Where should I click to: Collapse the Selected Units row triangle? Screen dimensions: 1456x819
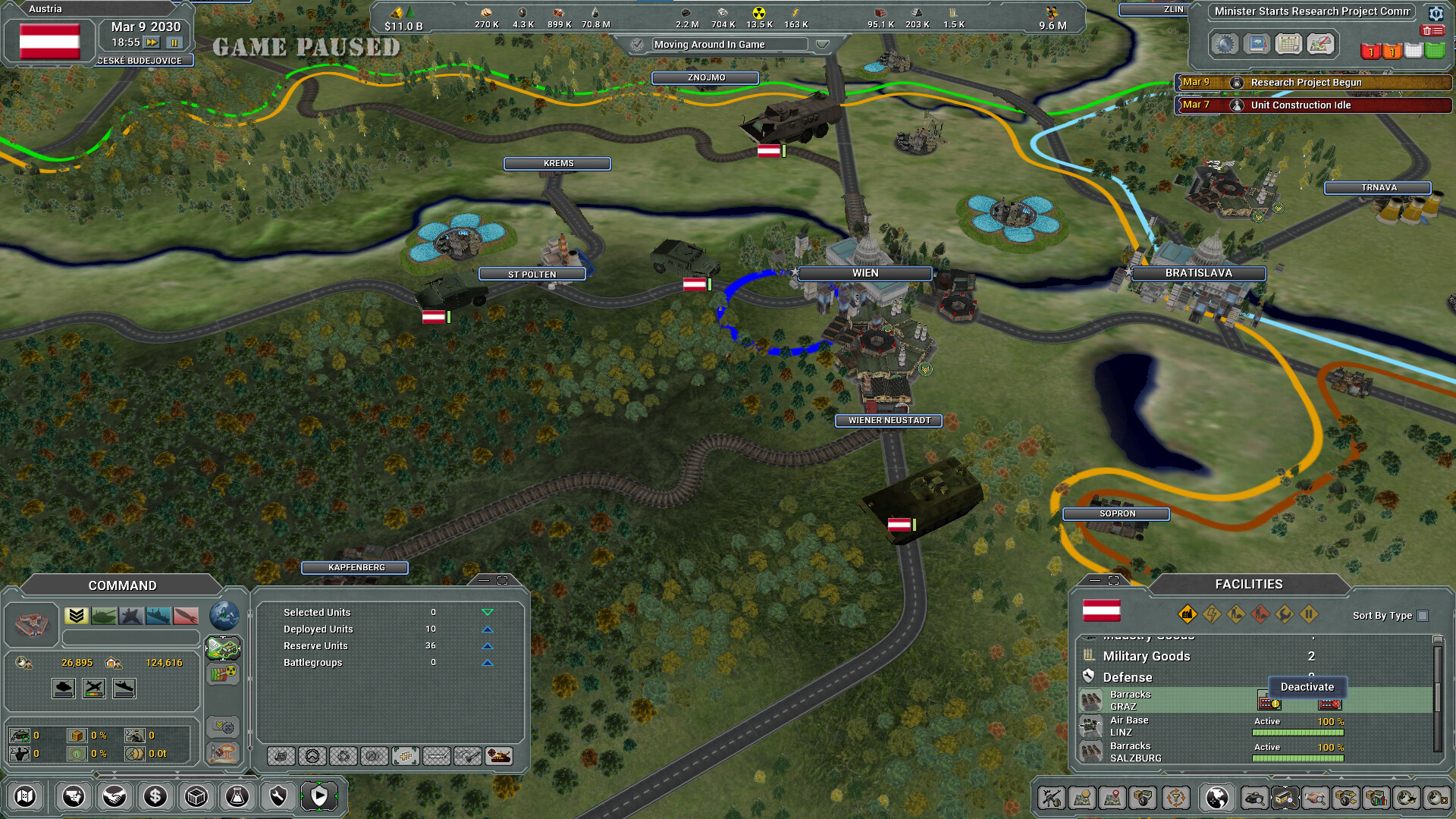pos(488,612)
